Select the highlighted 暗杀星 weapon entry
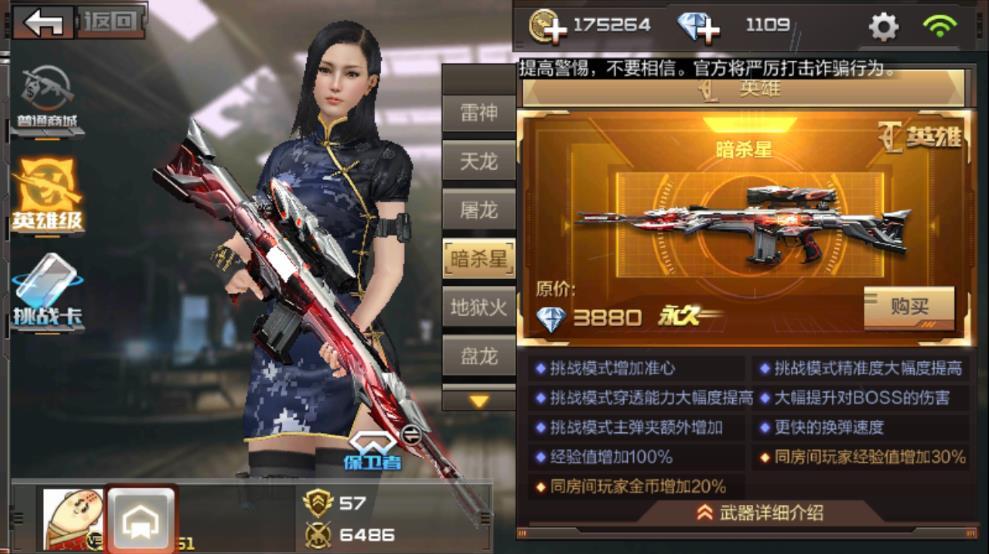Viewport: 989px width, 554px height. point(478,259)
